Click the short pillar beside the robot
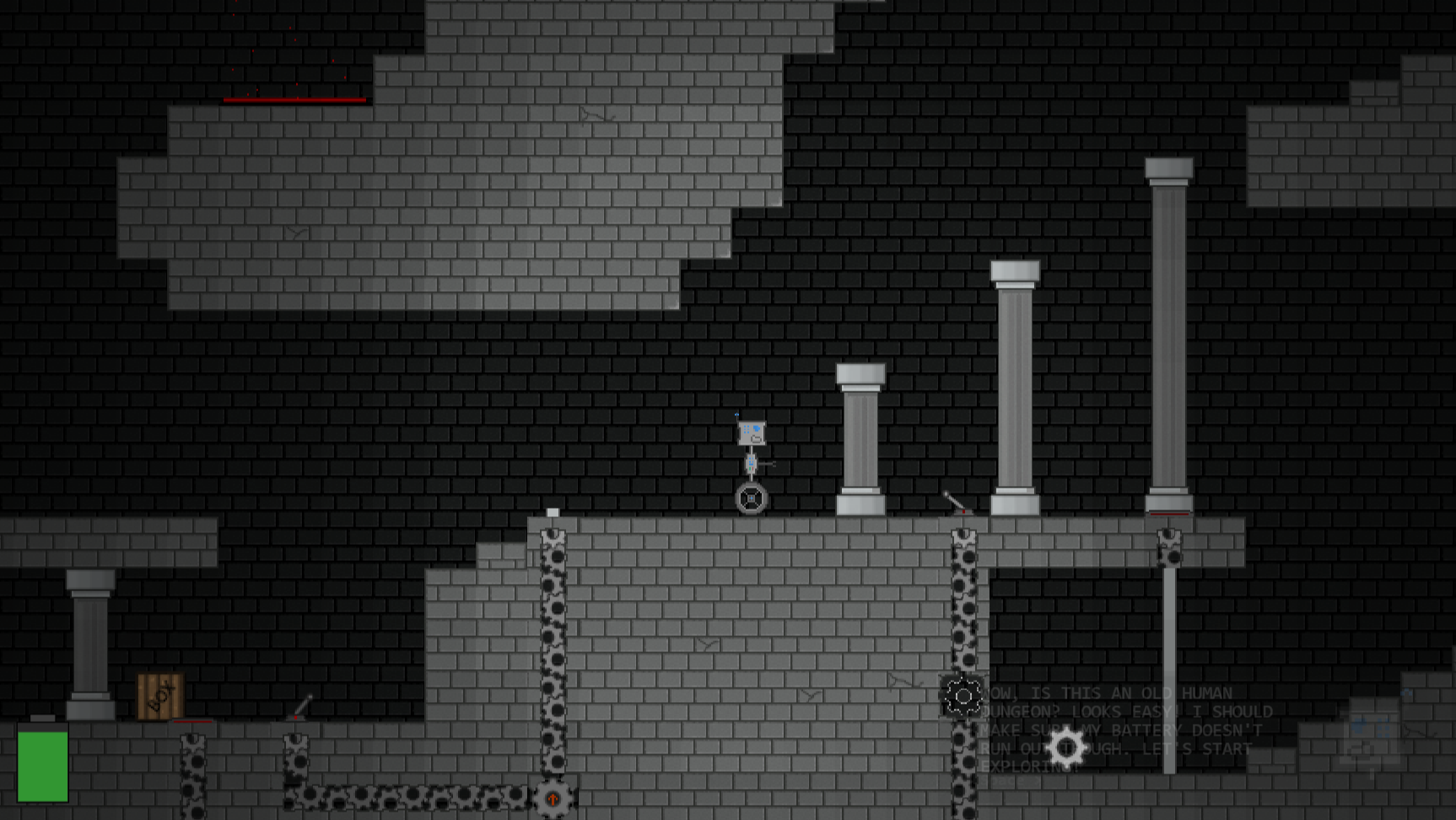Image resolution: width=1456 pixels, height=820 pixels. click(860, 439)
